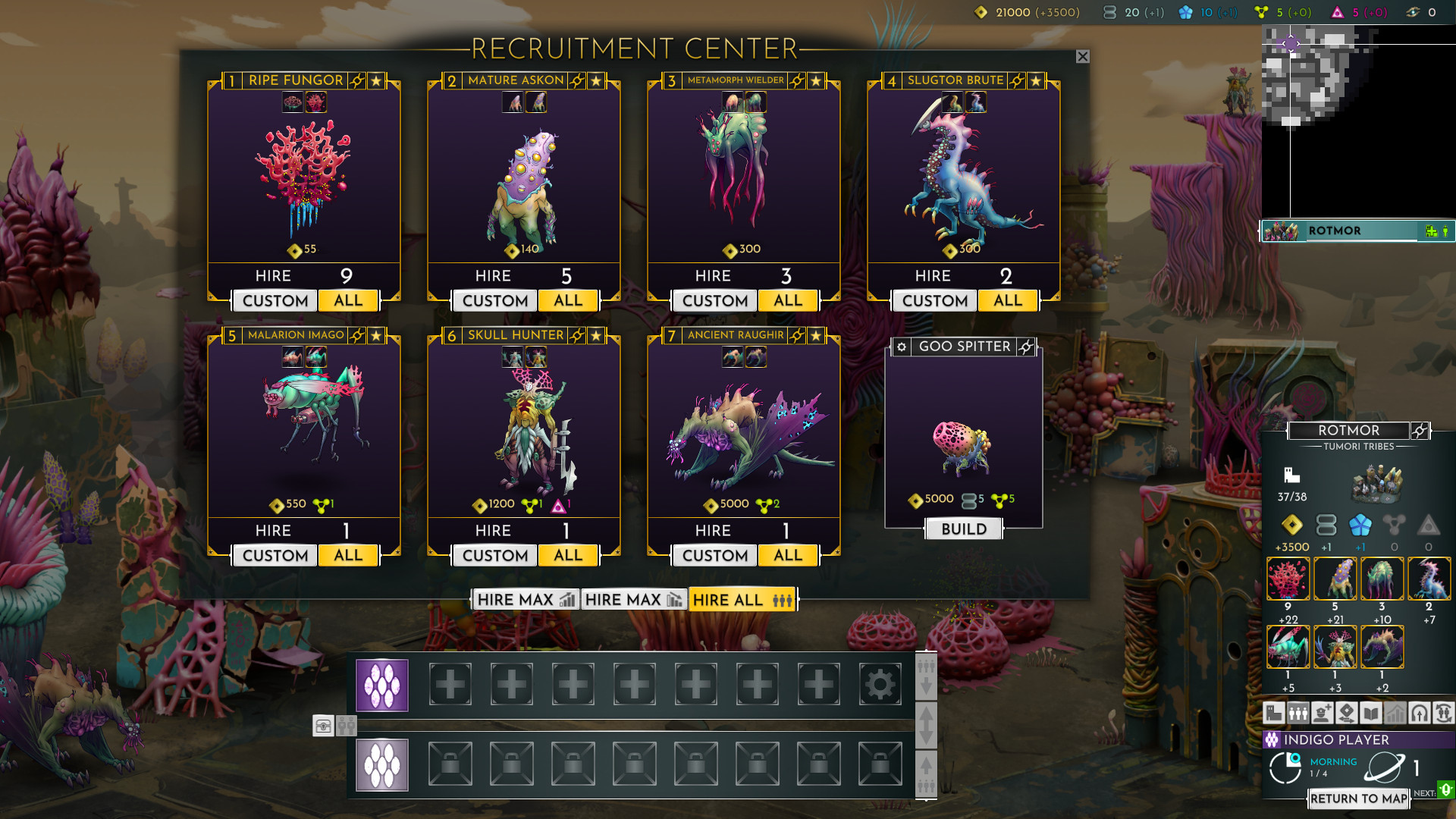Image resolution: width=1456 pixels, height=819 pixels.
Task: Hire all Ripe Fungor units
Action: coord(348,300)
